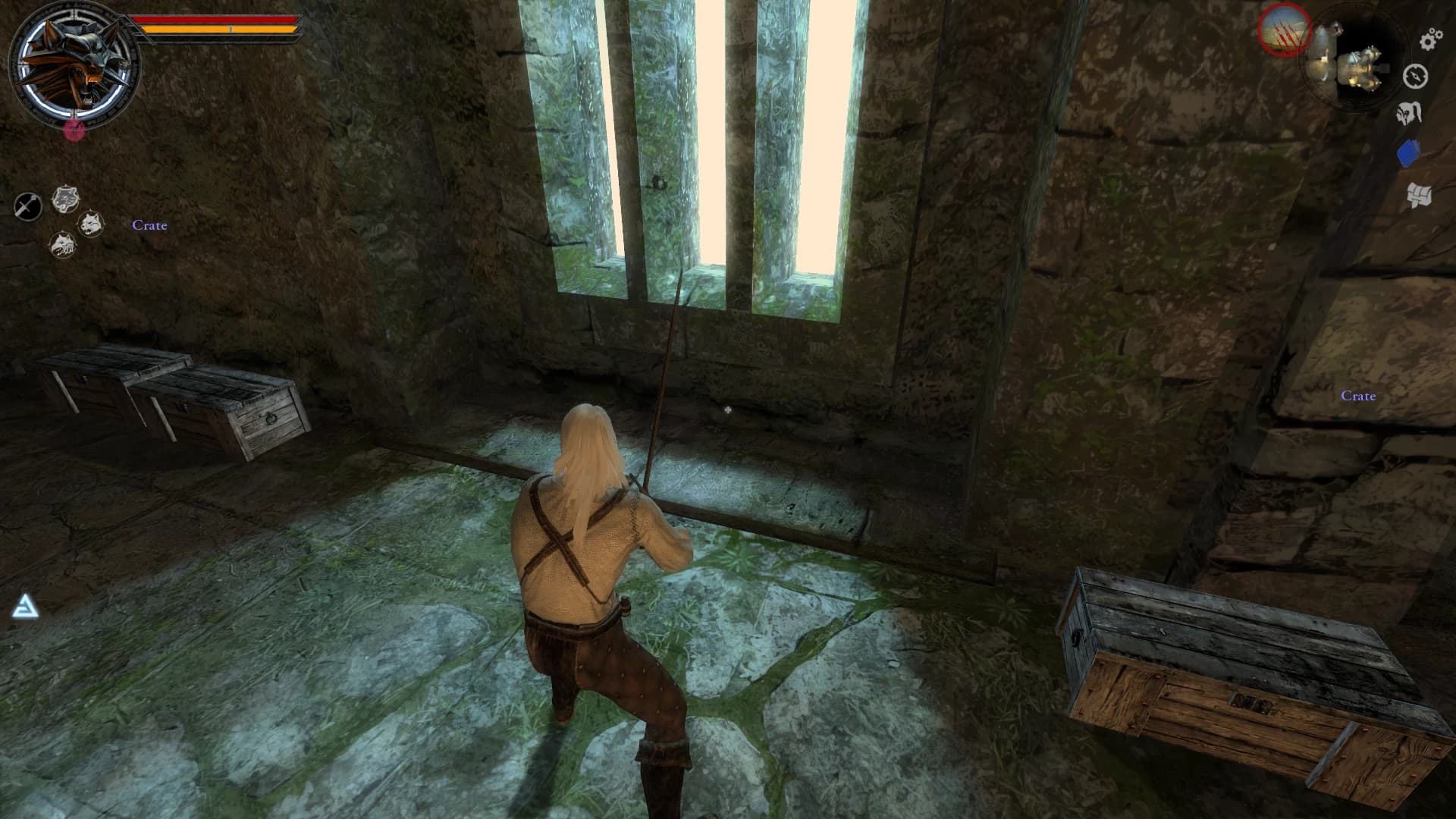The image size is (1456, 819).
Task: Click the Crate label near the left wall
Action: (149, 225)
